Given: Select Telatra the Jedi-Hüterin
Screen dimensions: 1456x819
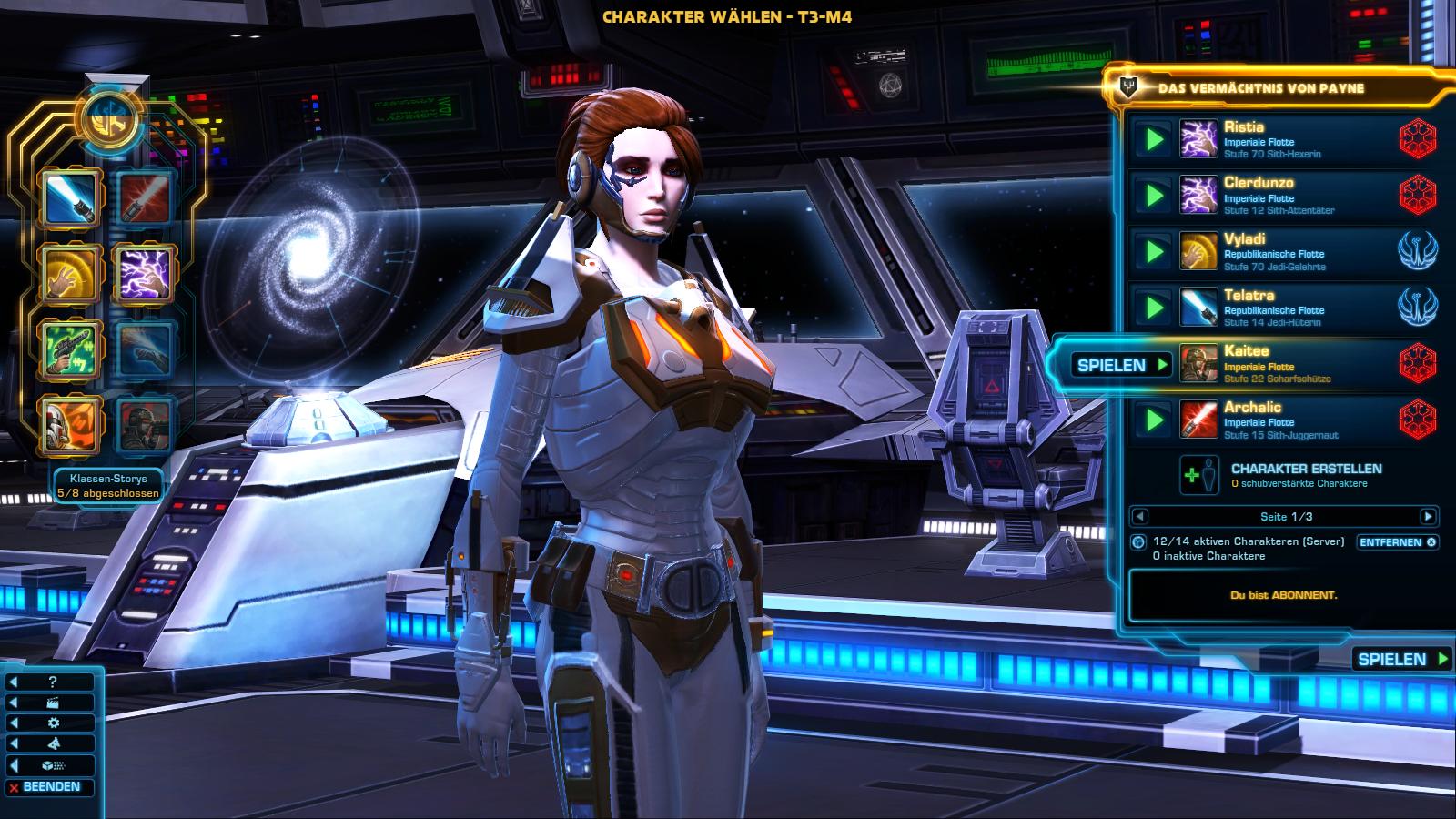Looking at the screenshot, I should [1292, 308].
